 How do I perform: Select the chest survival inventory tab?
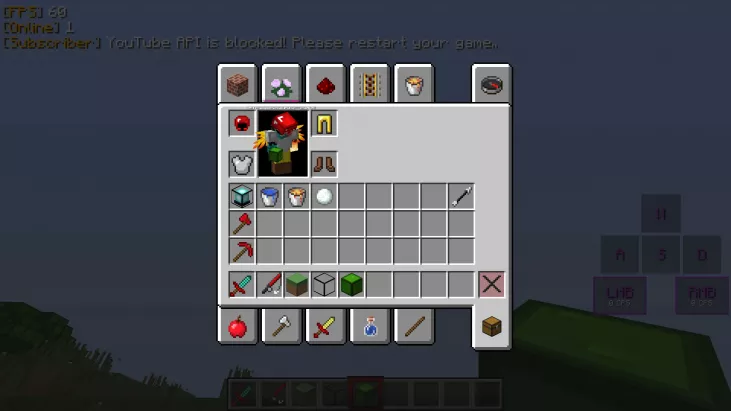point(491,326)
